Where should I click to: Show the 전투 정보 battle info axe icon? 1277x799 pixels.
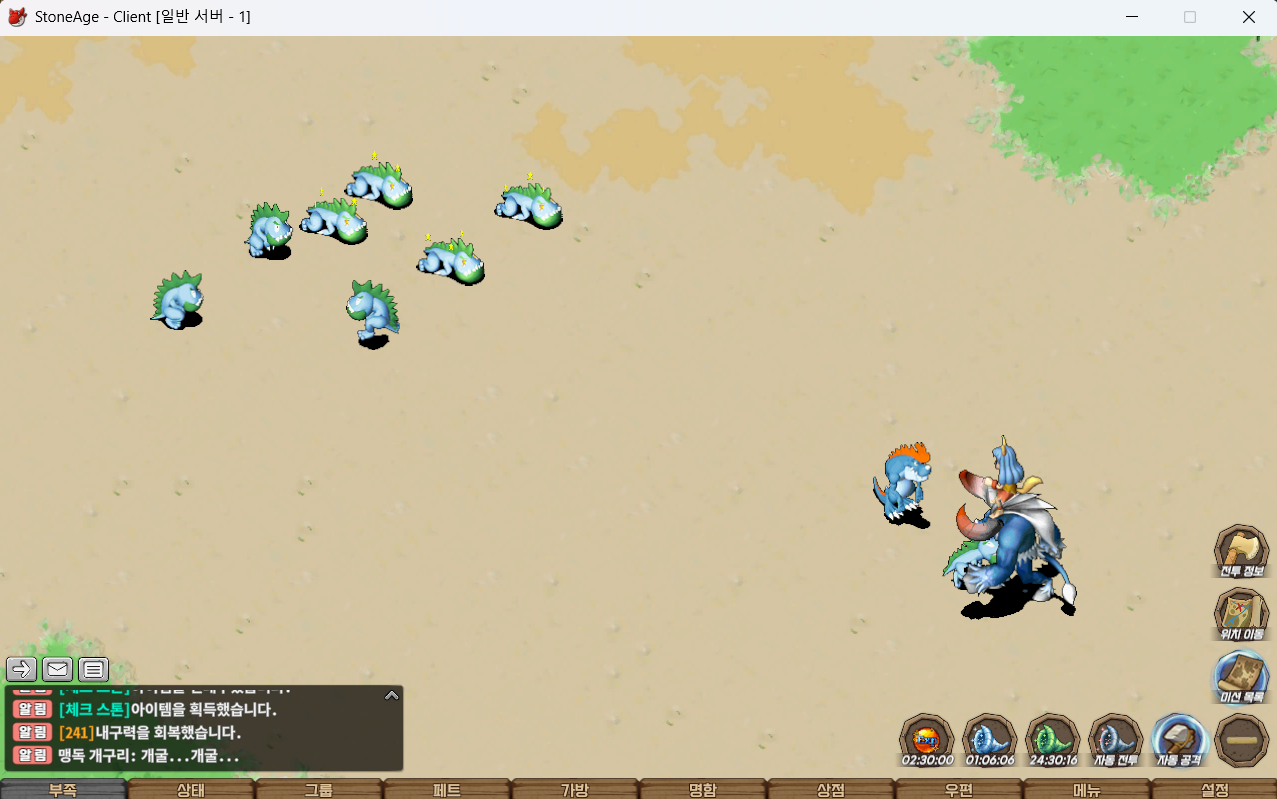tap(1241, 549)
